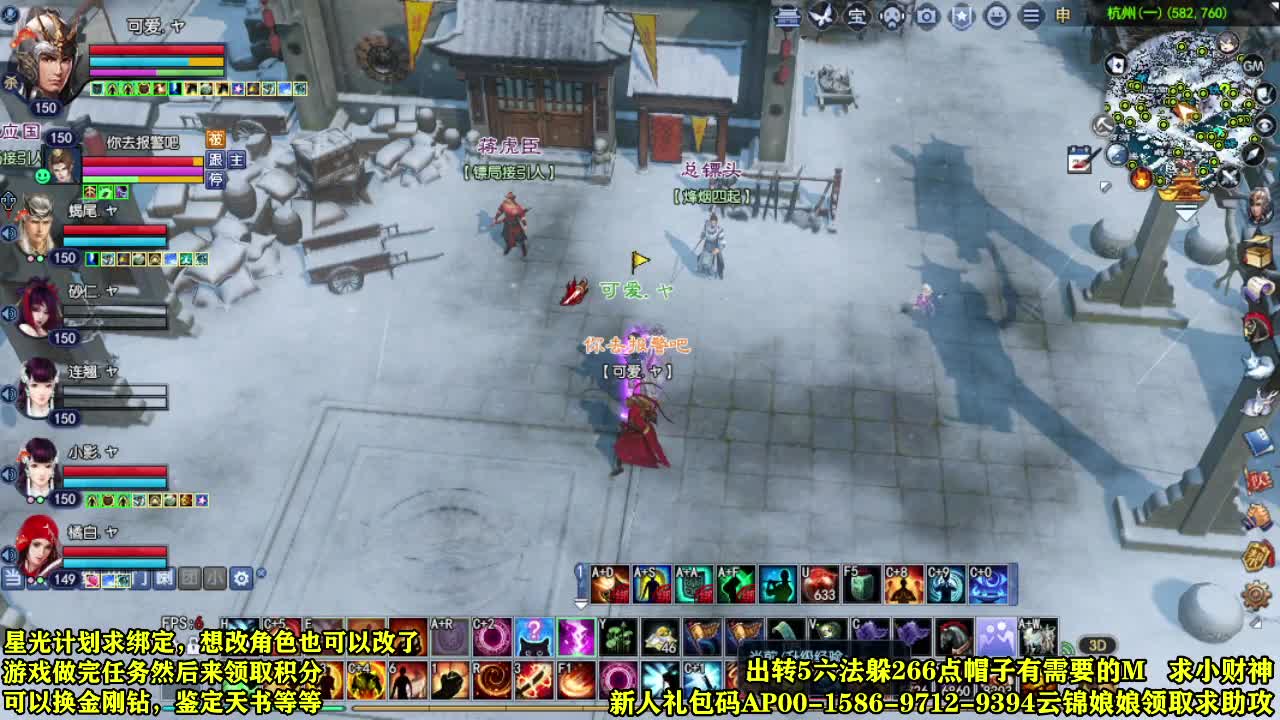Open the hamburger menu in top toolbar
The height and width of the screenshot is (720, 1280).
click(x=1029, y=17)
